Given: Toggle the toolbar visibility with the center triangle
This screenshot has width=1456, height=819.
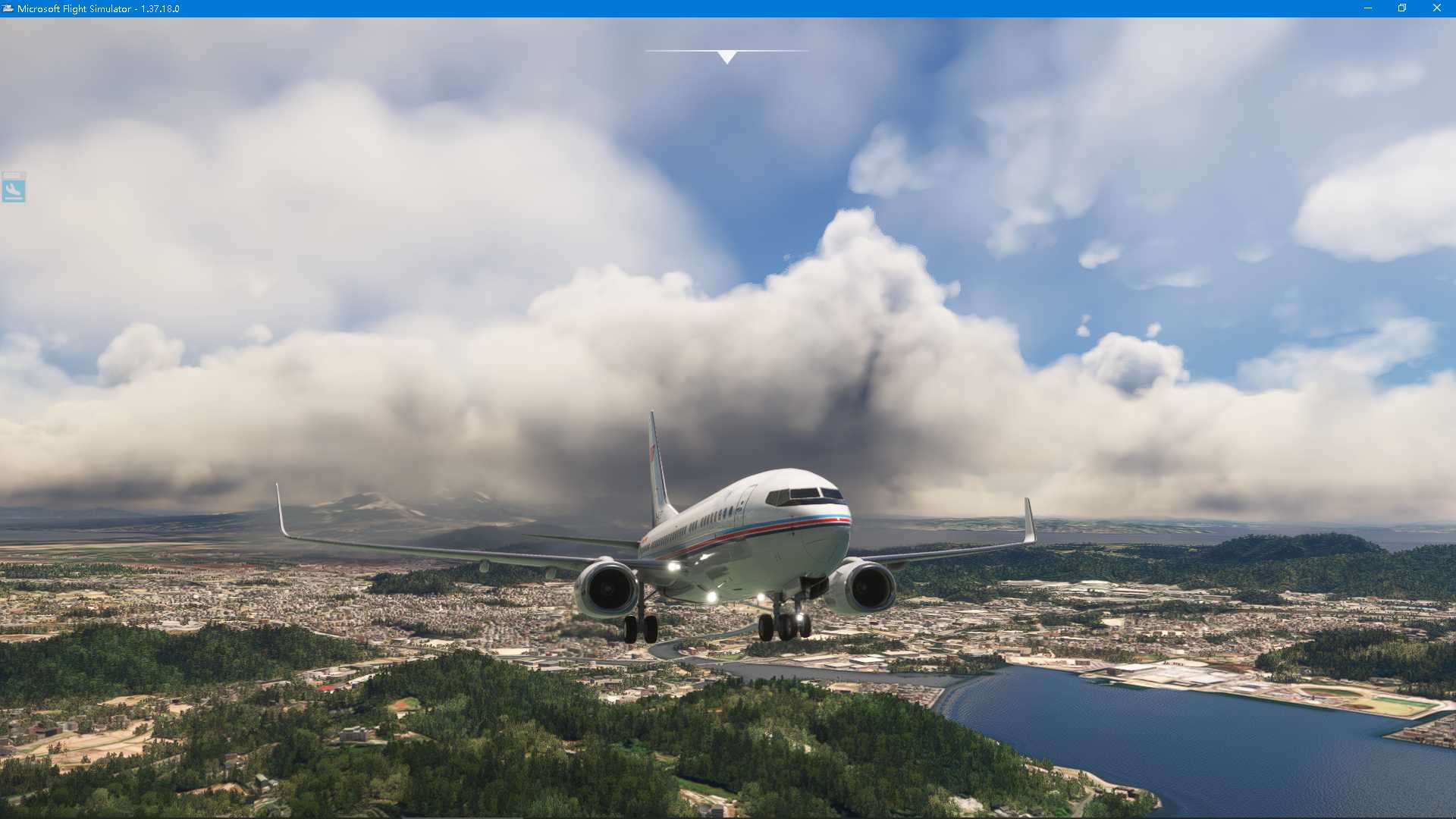Looking at the screenshot, I should pos(726,55).
